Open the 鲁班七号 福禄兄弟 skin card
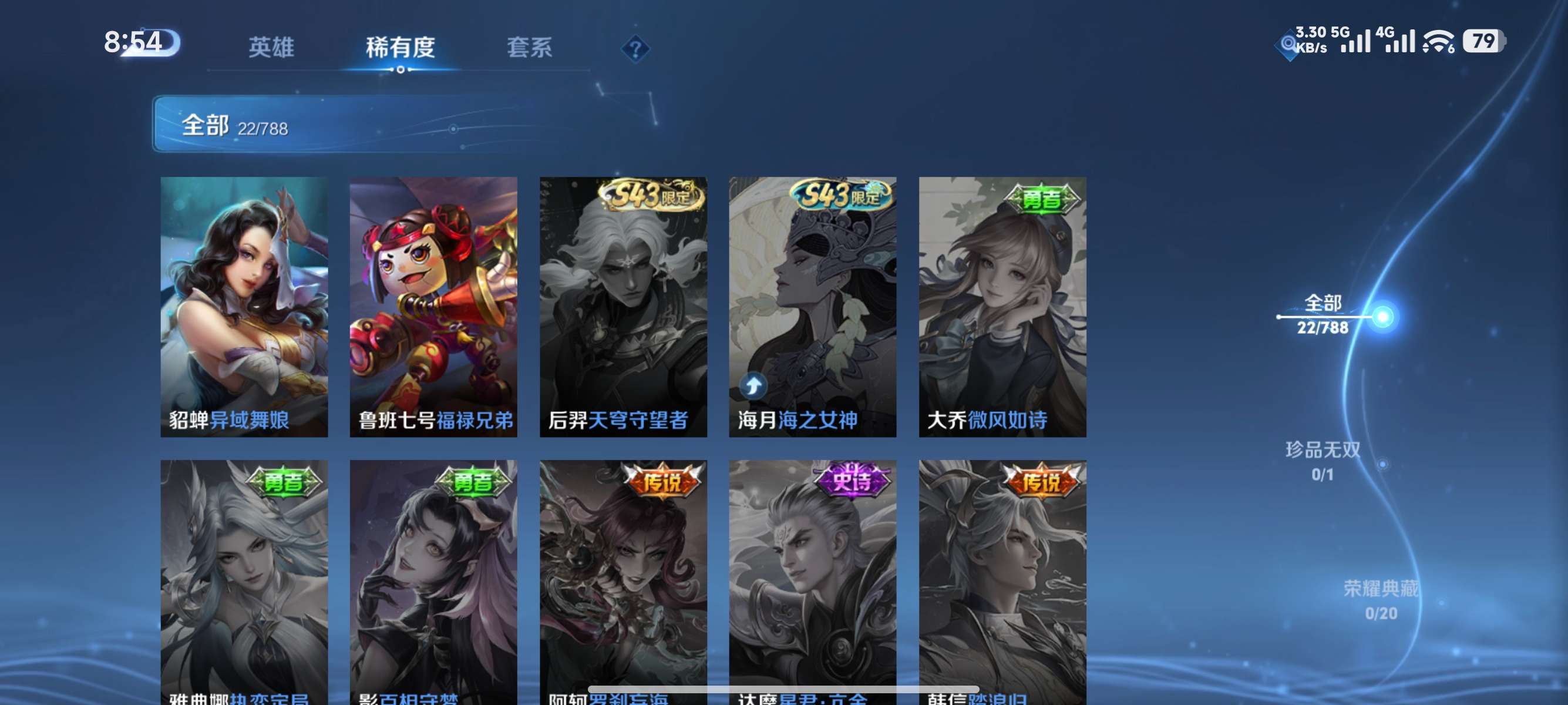 coord(433,306)
